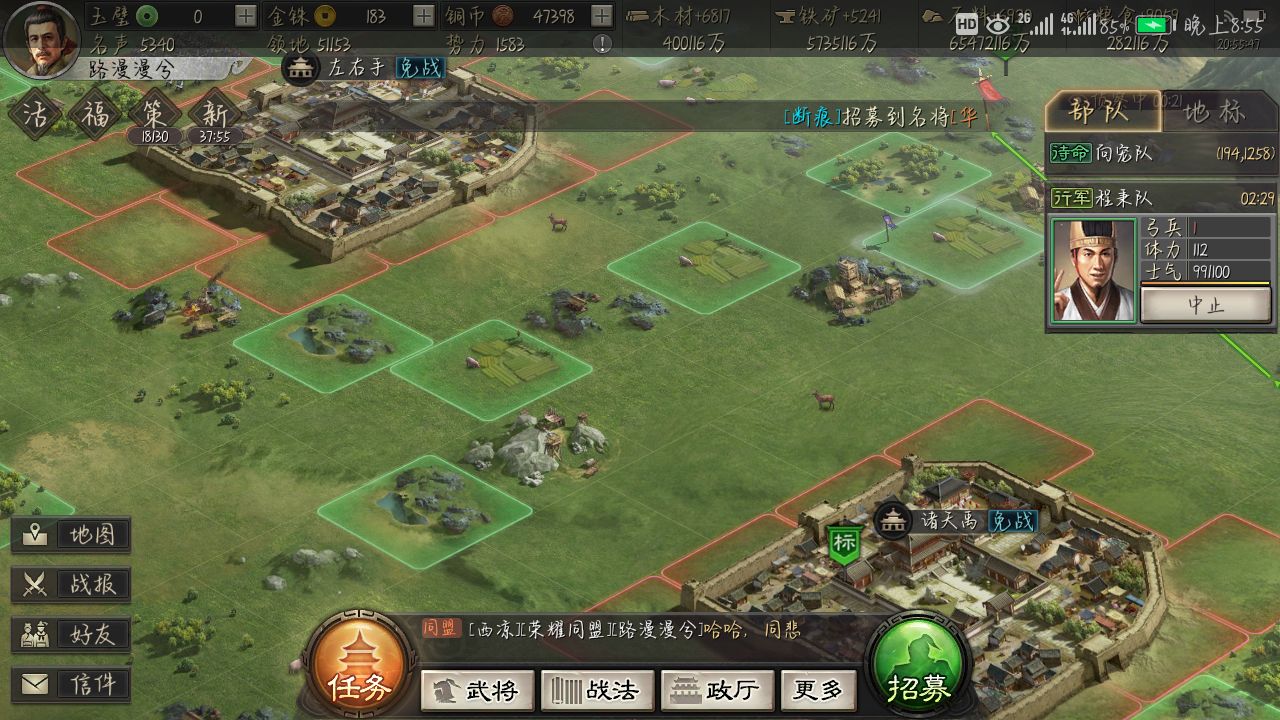Viewport: 1280px width, 720px height.
Task: Click 中止 to halt the march
Action: coord(1205,305)
